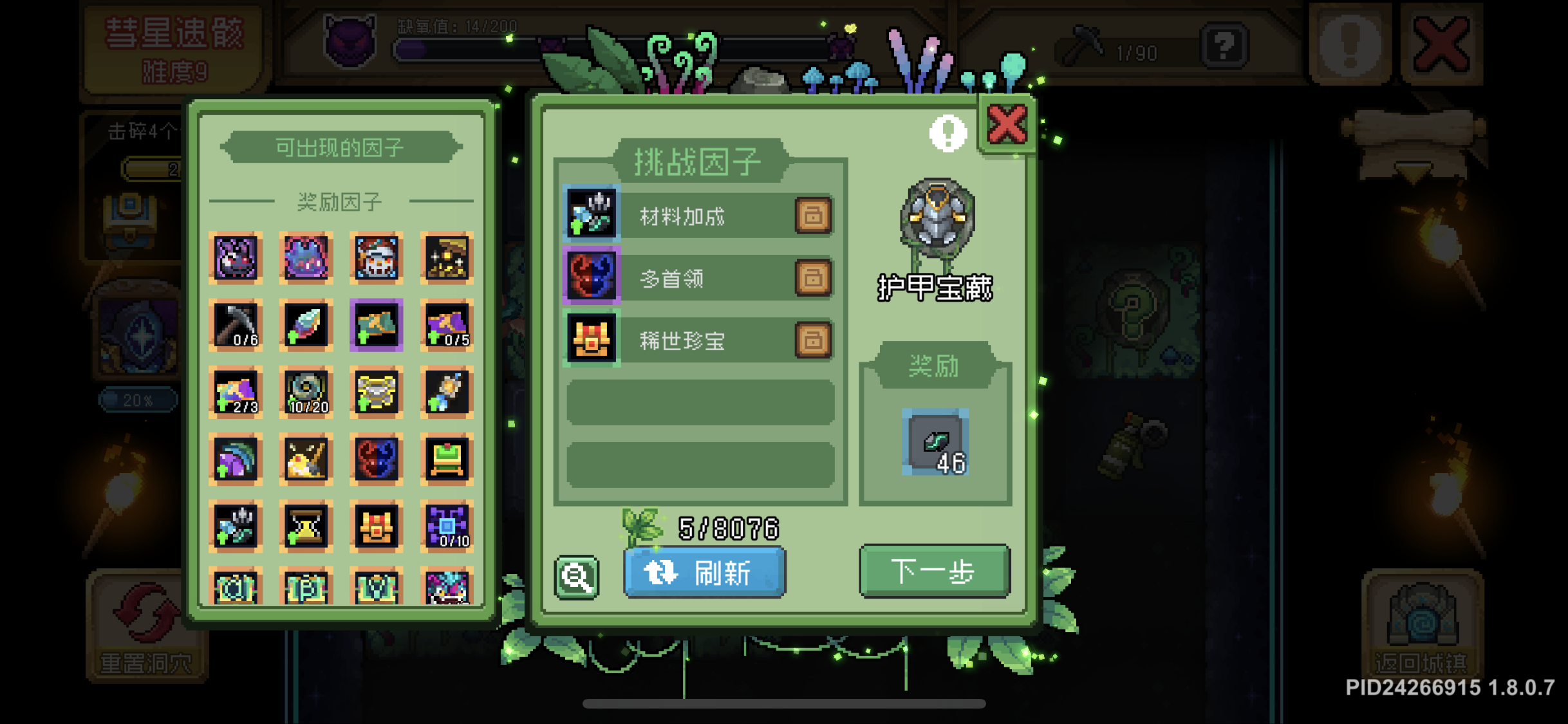
Task: Click the purple rabbit monster factor icon
Action: click(235, 257)
